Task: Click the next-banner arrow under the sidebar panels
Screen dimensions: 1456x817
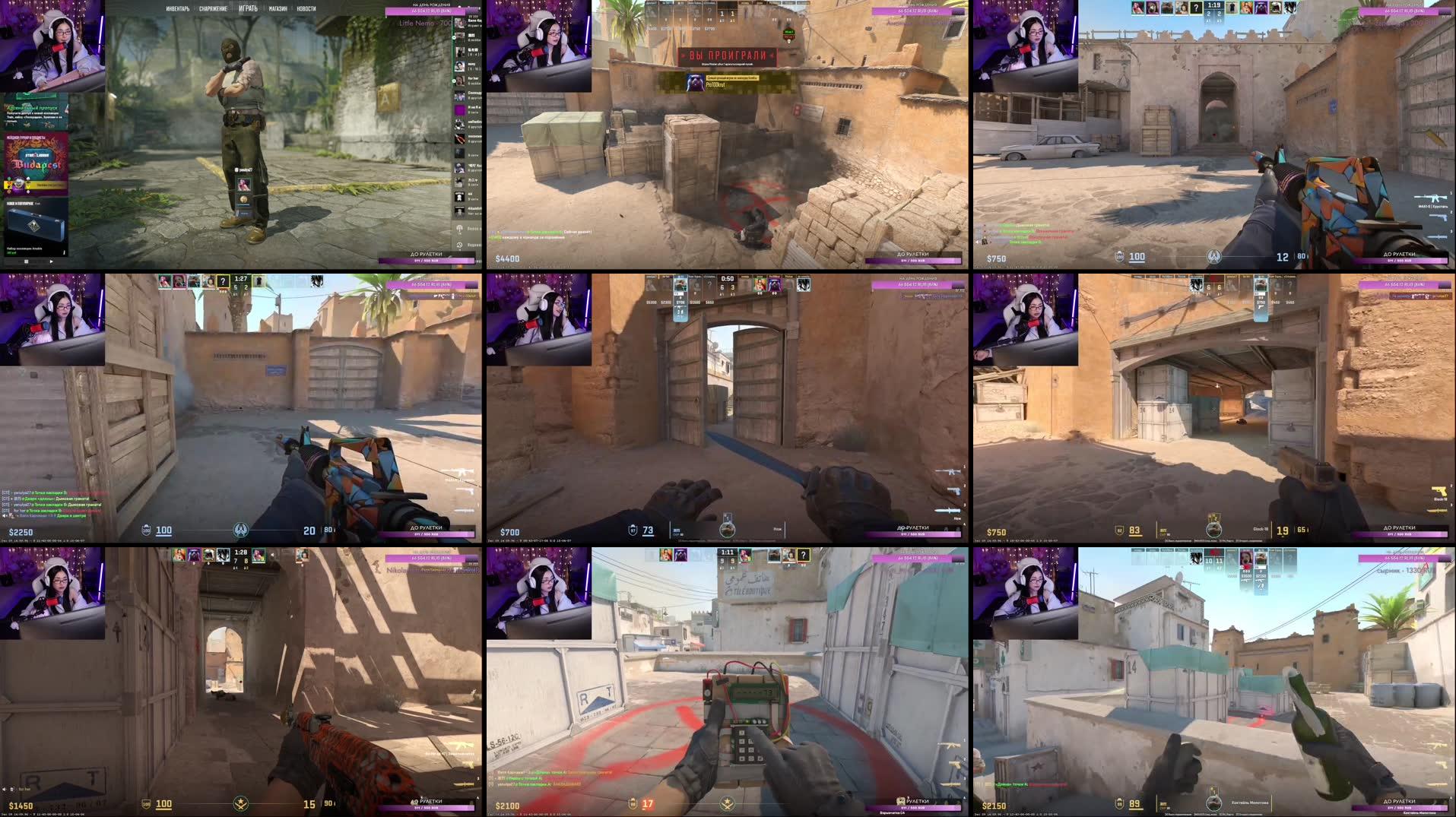Action: tap(51, 261)
